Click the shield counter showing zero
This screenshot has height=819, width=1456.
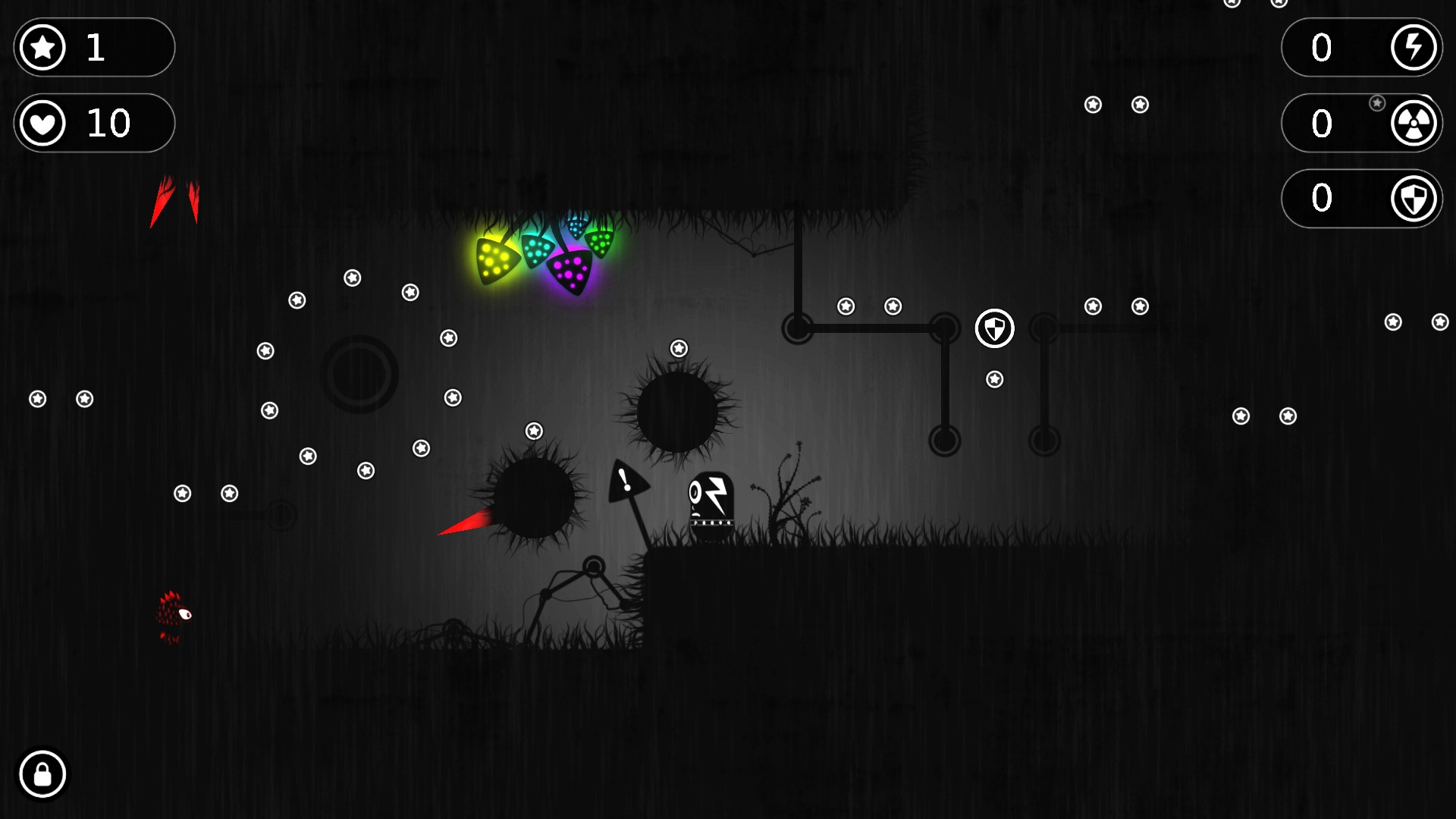tap(1322, 198)
